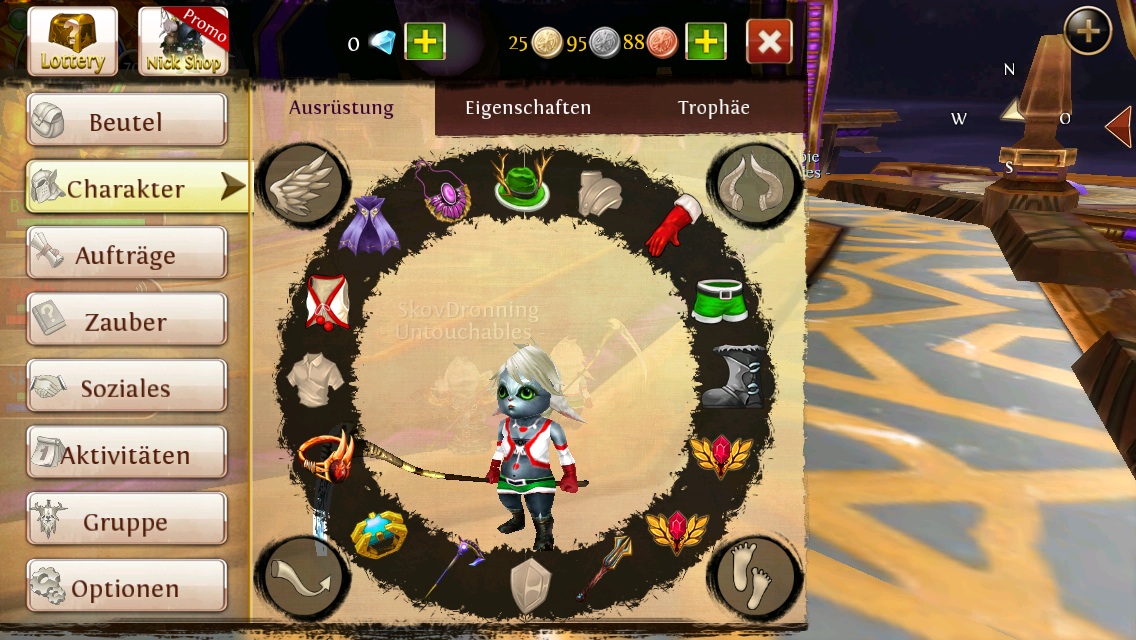Screen dimensions: 1136x640
Task: Switch to the Eigenschaften tab
Action: 528,108
